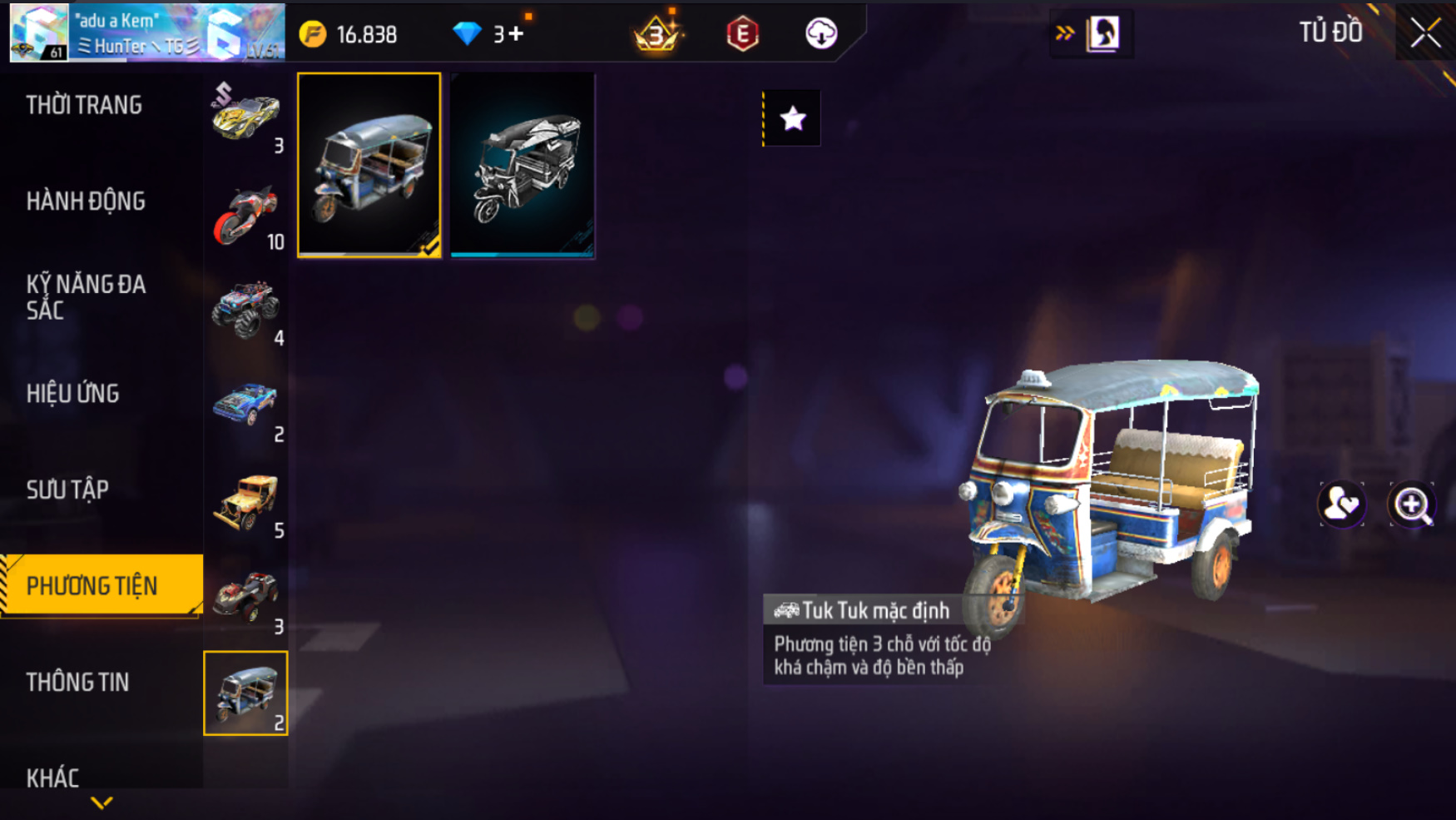Choose the yellow sports car vehicle type
Image resolution: width=1456 pixels, height=820 pixels.
point(245,117)
